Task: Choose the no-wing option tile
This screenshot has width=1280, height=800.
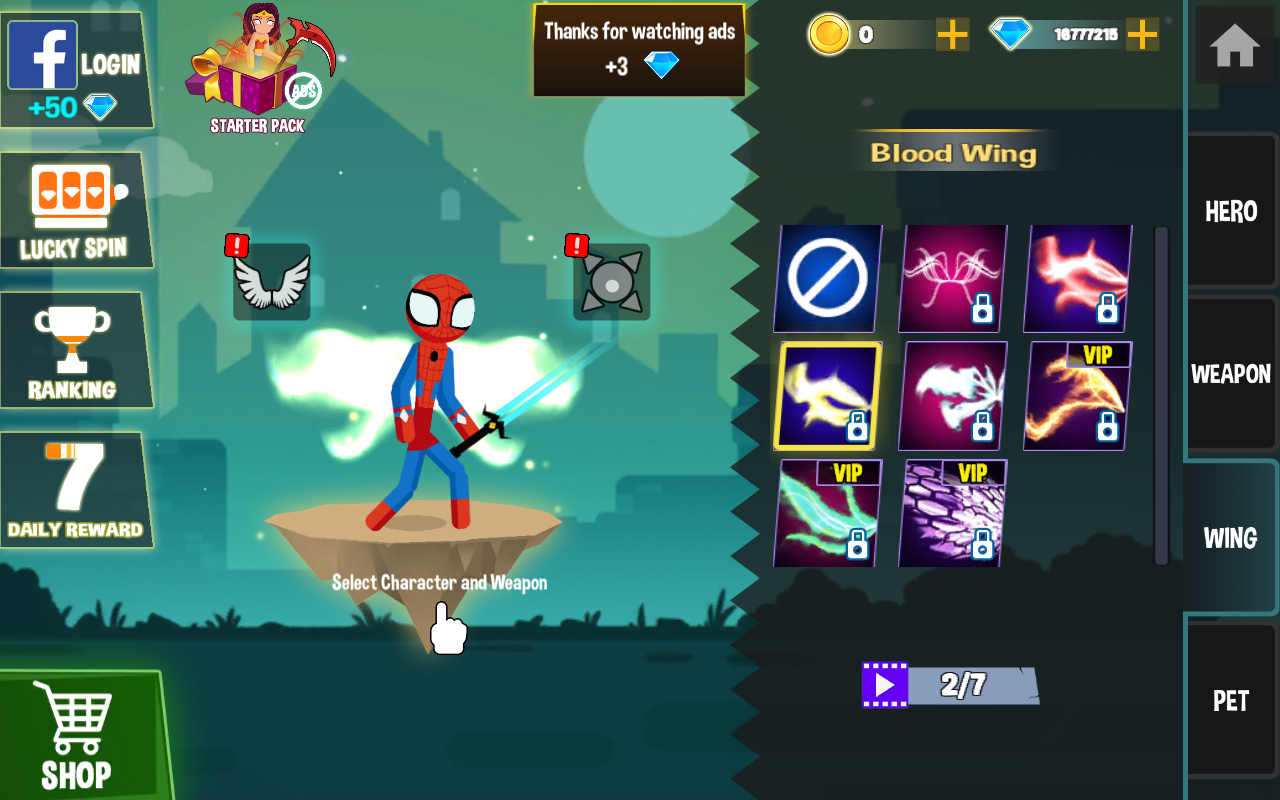Action: (827, 278)
